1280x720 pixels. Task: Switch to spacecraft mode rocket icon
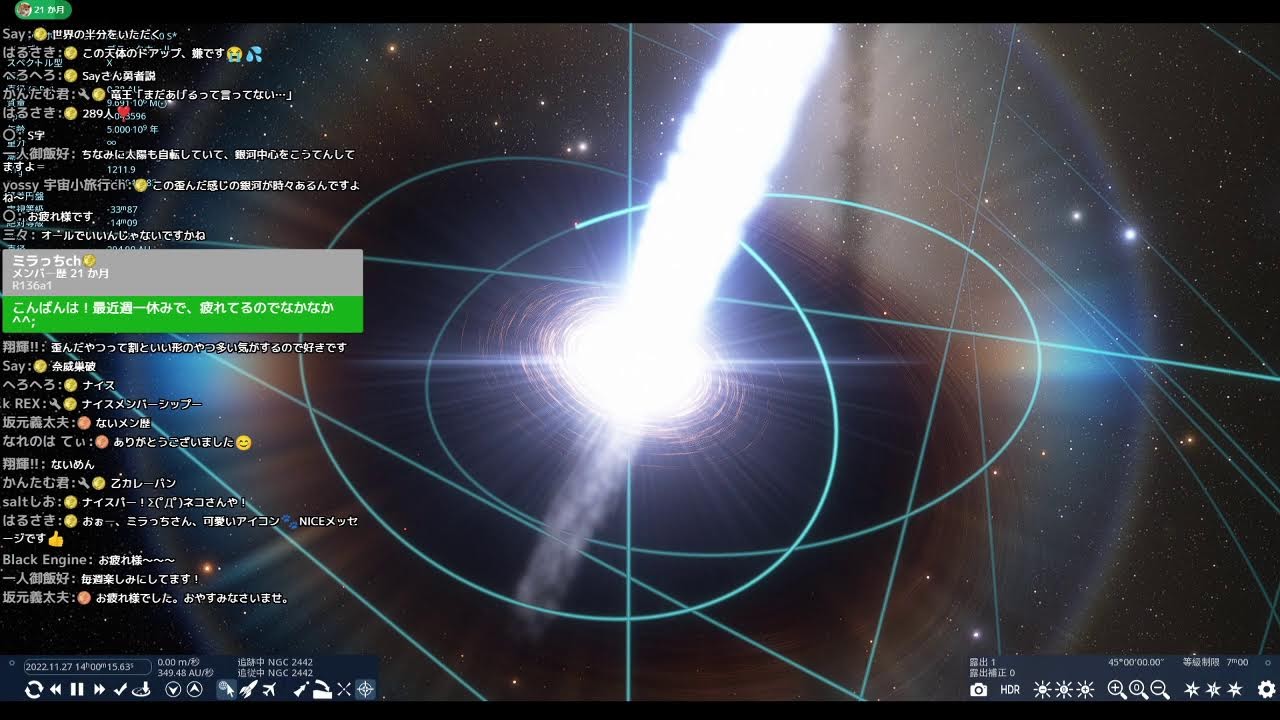[248, 689]
